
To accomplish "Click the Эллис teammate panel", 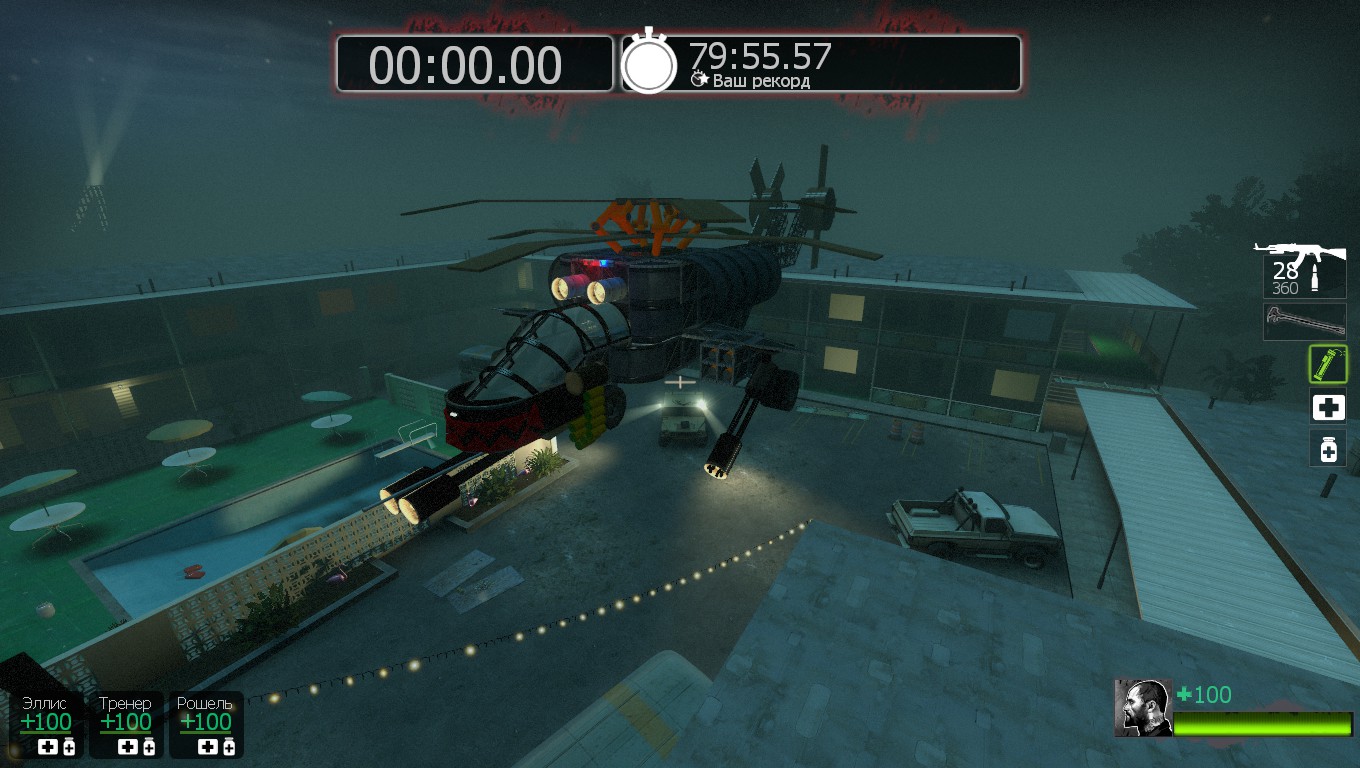I will [46, 724].
